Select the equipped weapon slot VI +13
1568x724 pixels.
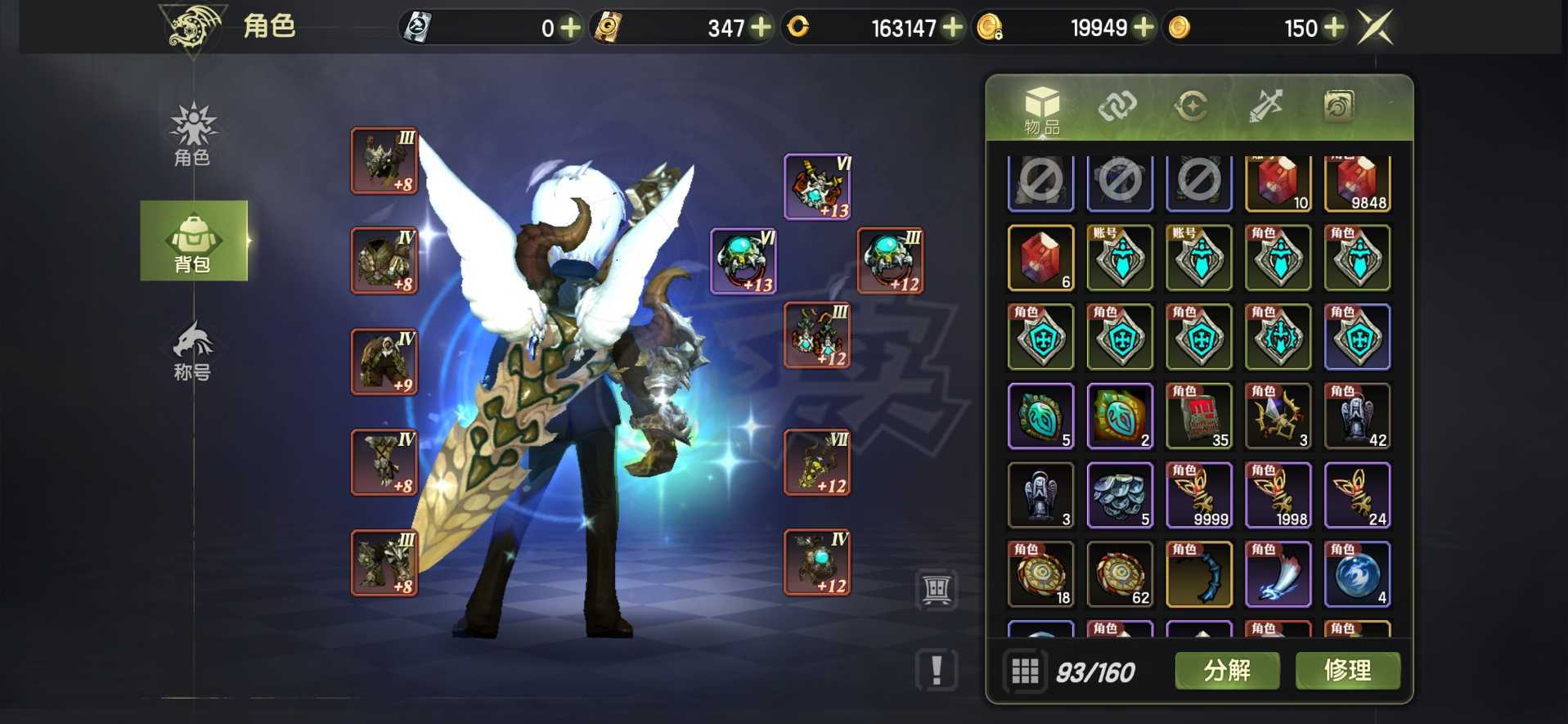click(817, 187)
